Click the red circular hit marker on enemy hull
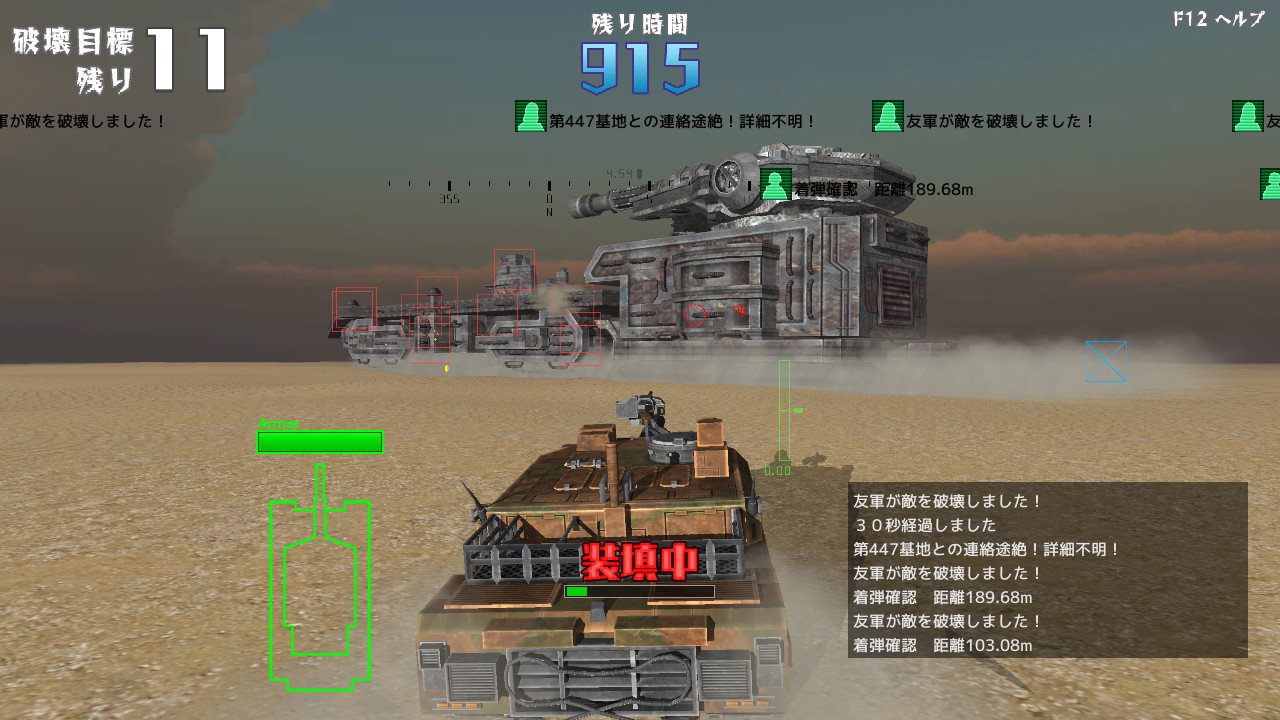Screen dimensions: 1280x720 coord(694,314)
